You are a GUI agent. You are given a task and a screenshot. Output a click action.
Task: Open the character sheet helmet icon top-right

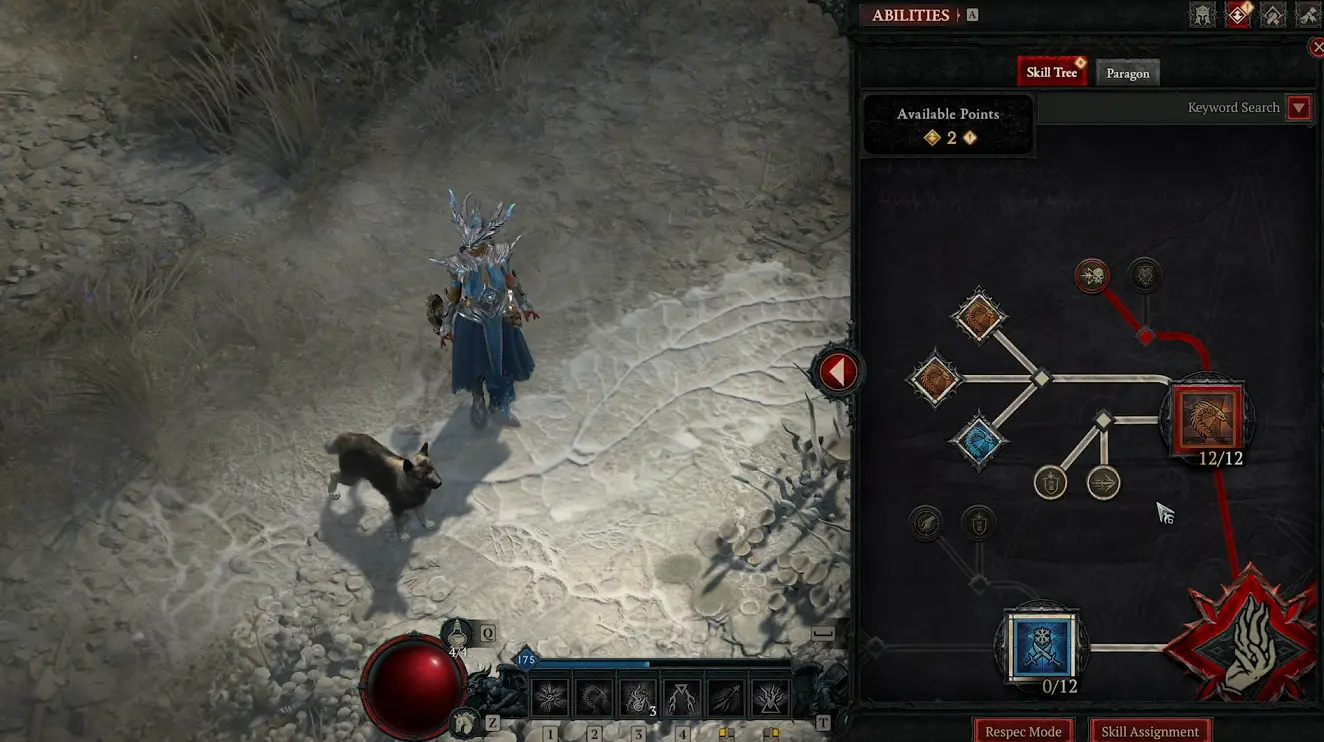[1203, 14]
